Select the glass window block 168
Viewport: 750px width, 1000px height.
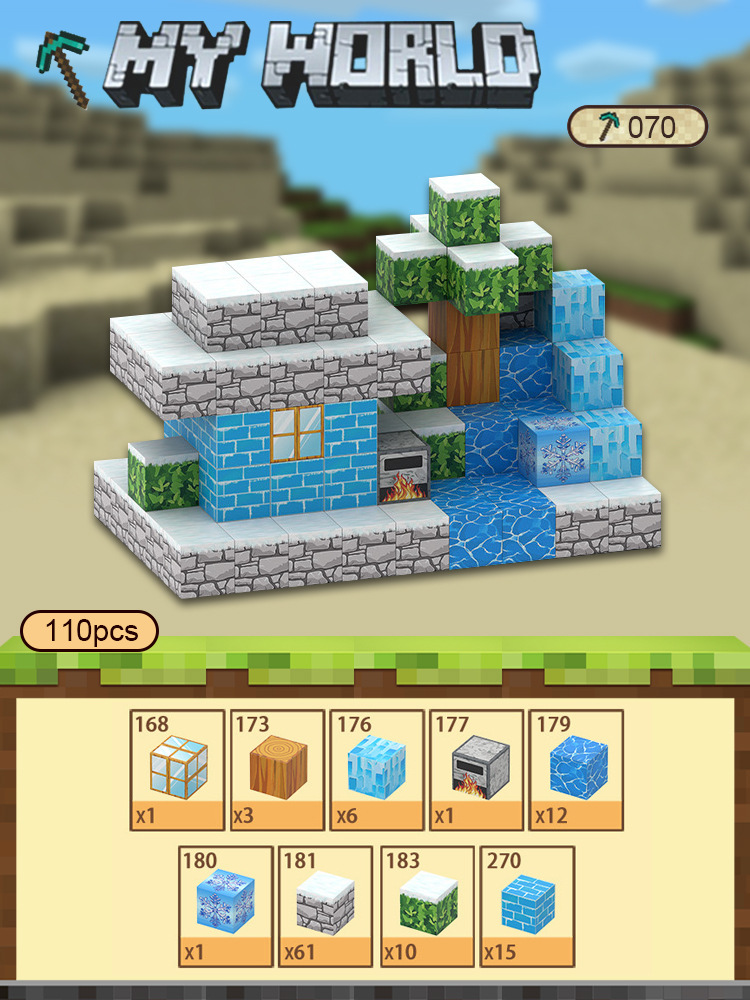pos(177,770)
